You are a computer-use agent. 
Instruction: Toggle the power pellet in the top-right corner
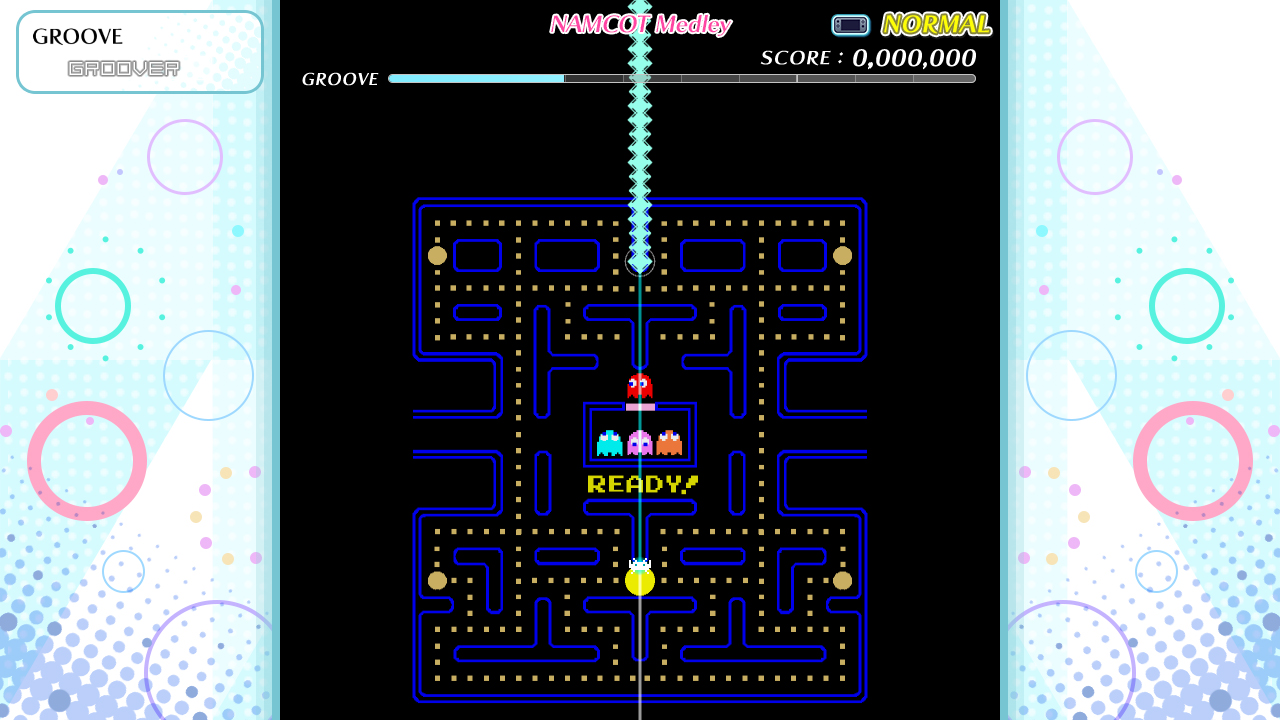841,256
